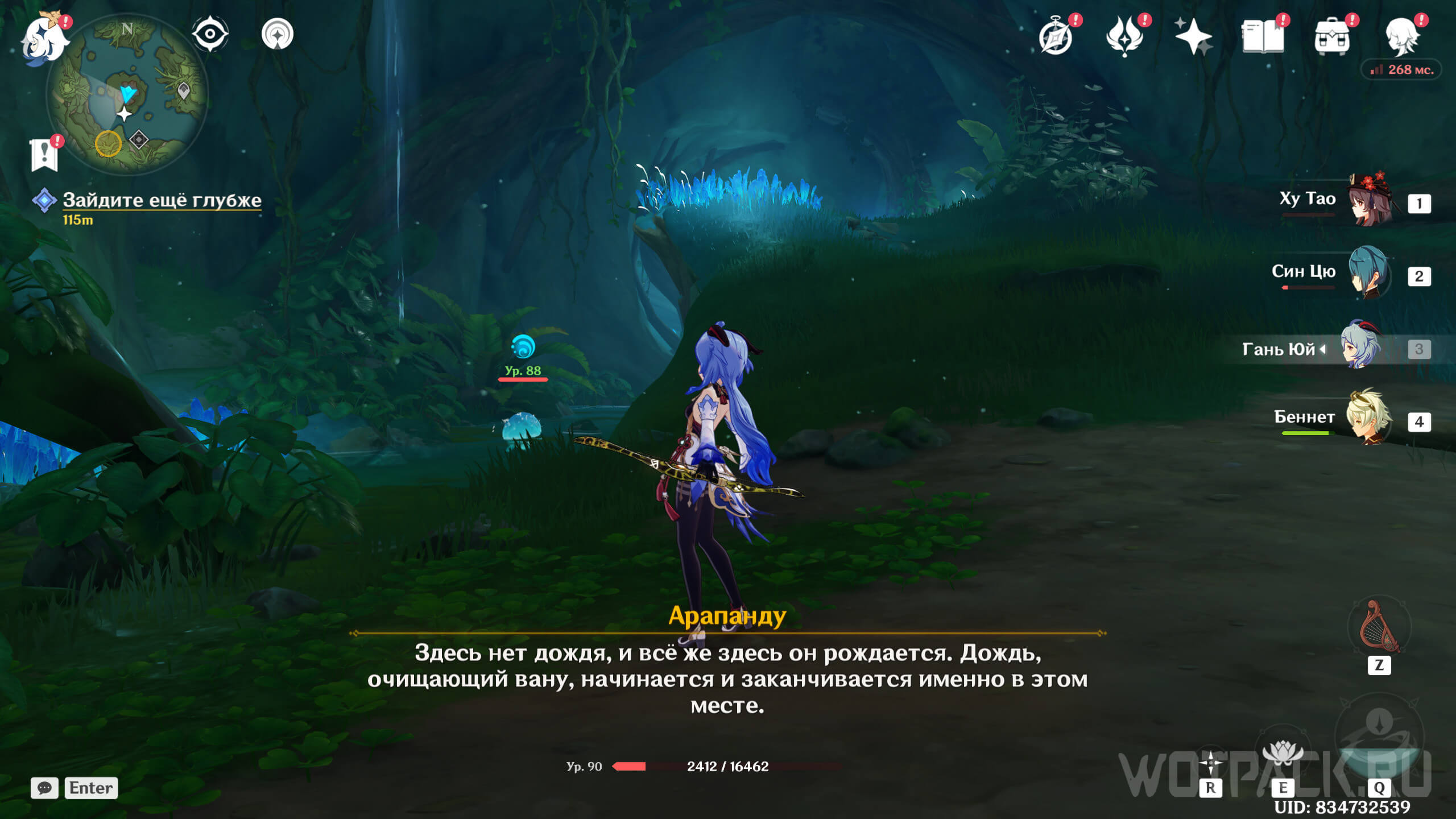Image resolution: width=1456 pixels, height=819 pixels.
Task: Open the quest list bookmark icon
Action: tap(44, 155)
